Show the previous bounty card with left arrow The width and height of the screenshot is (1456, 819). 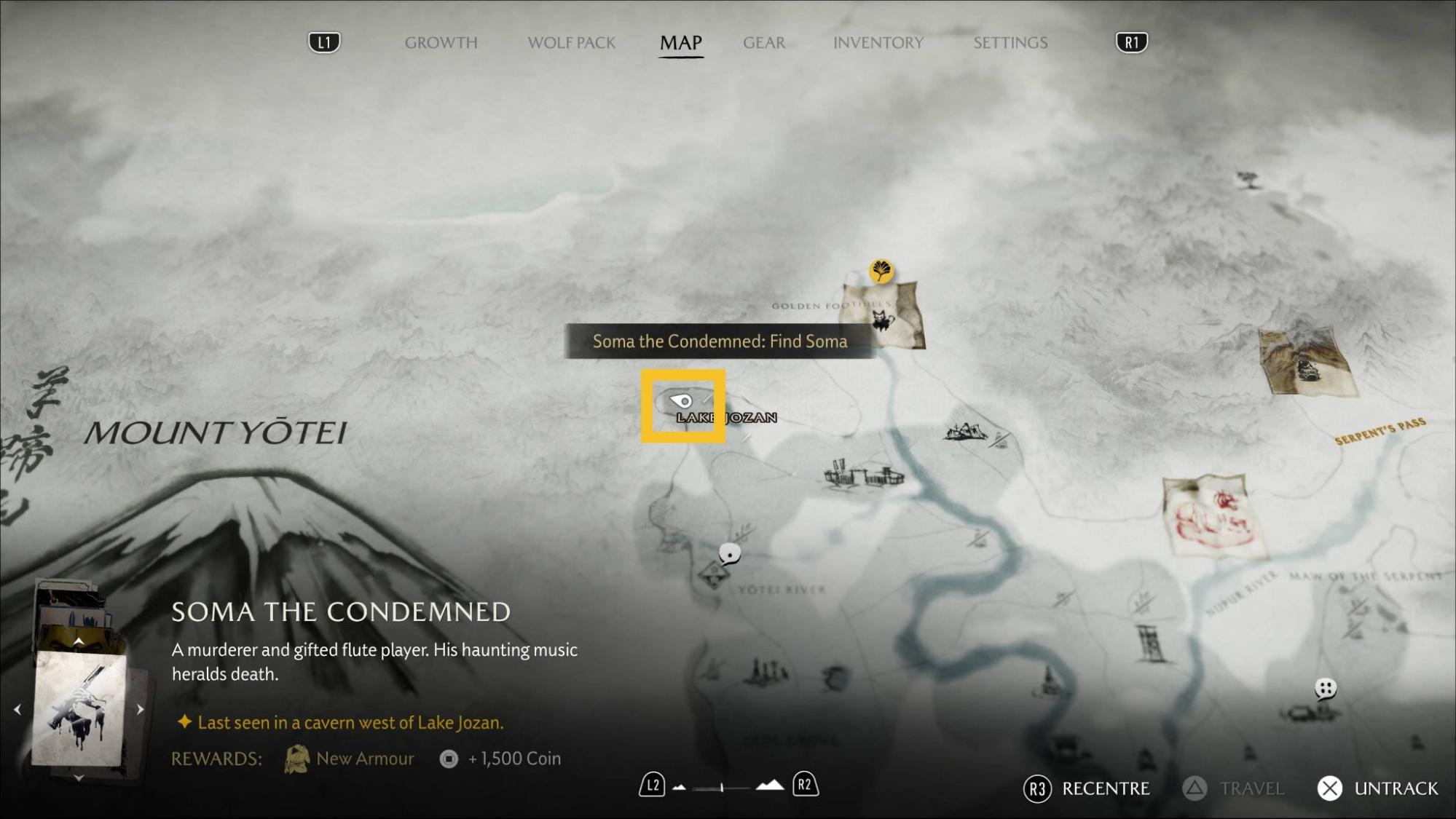click(x=17, y=709)
